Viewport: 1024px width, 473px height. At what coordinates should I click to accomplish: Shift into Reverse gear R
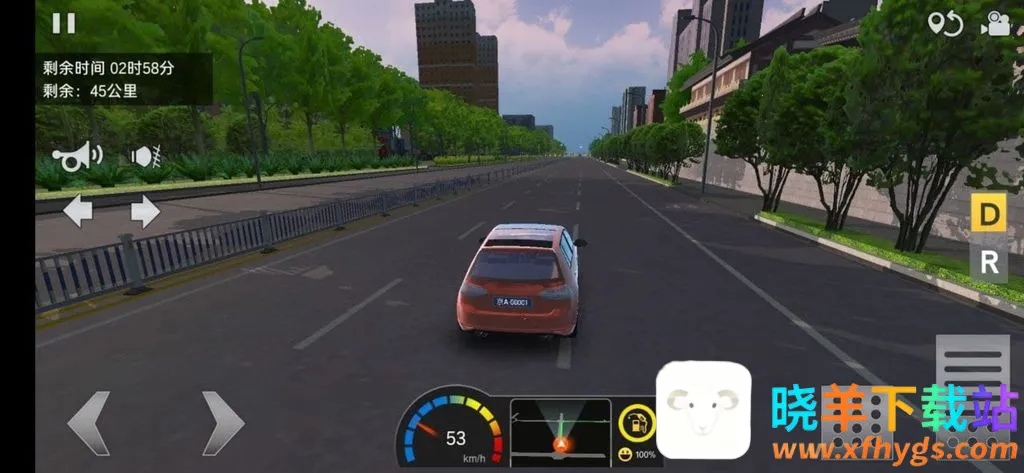pyautogui.click(x=988, y=262)
